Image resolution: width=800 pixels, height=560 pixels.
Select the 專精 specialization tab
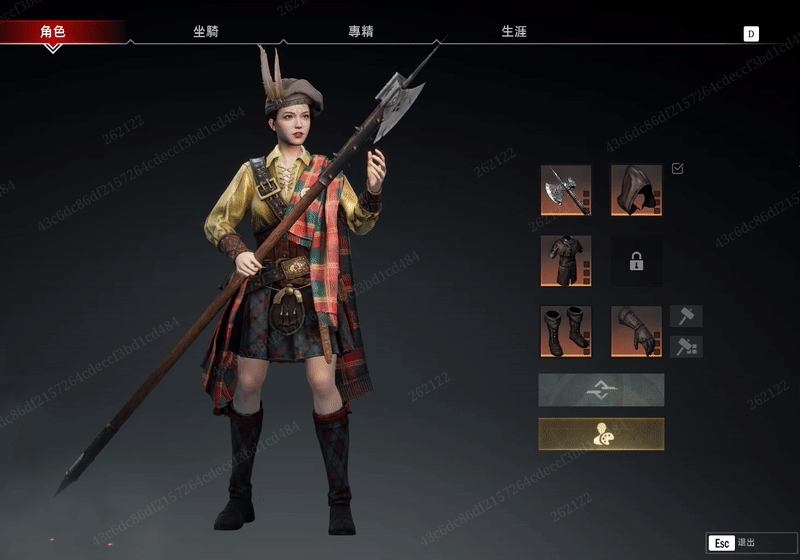point(361,32)
